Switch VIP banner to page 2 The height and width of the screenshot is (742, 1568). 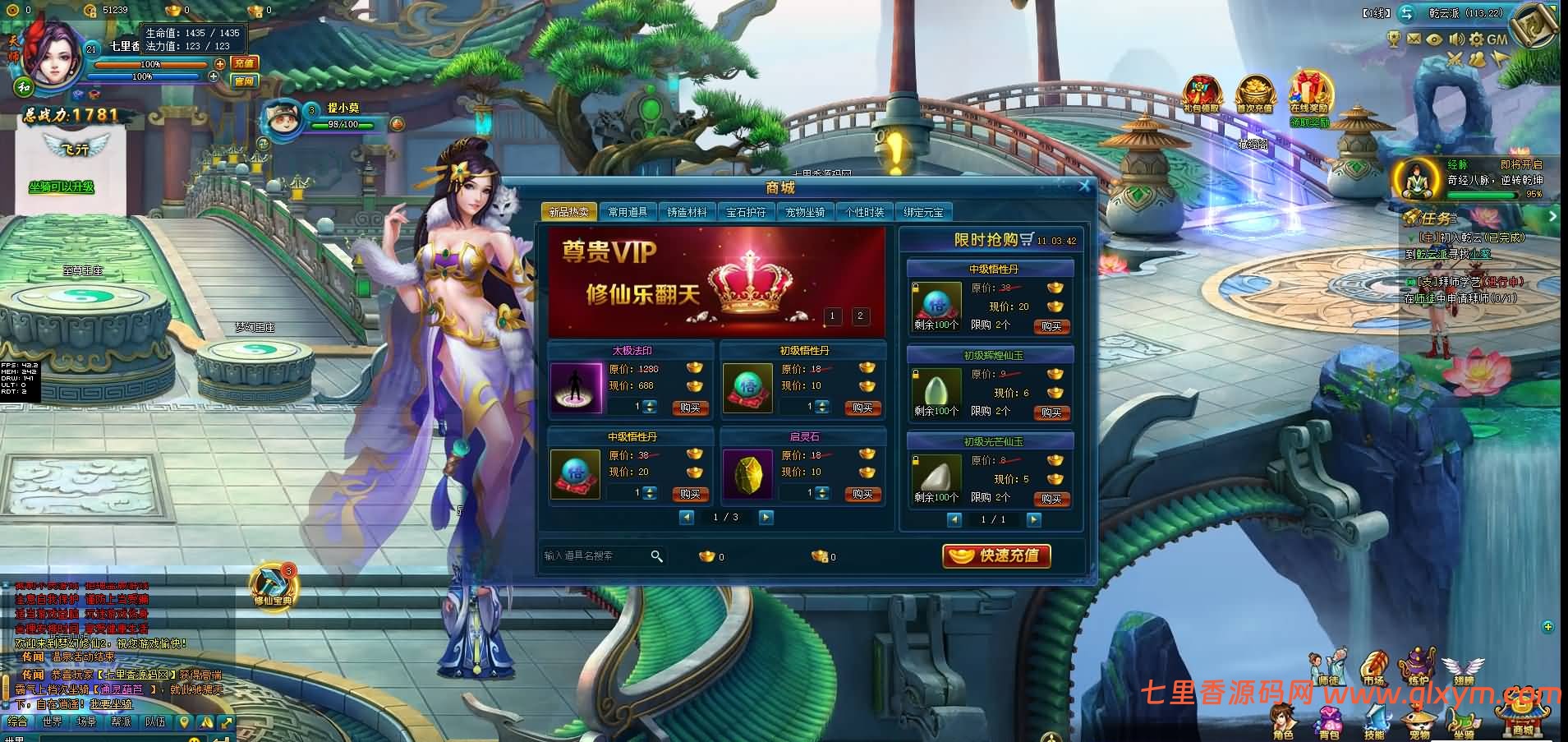[x=860, y=316]
